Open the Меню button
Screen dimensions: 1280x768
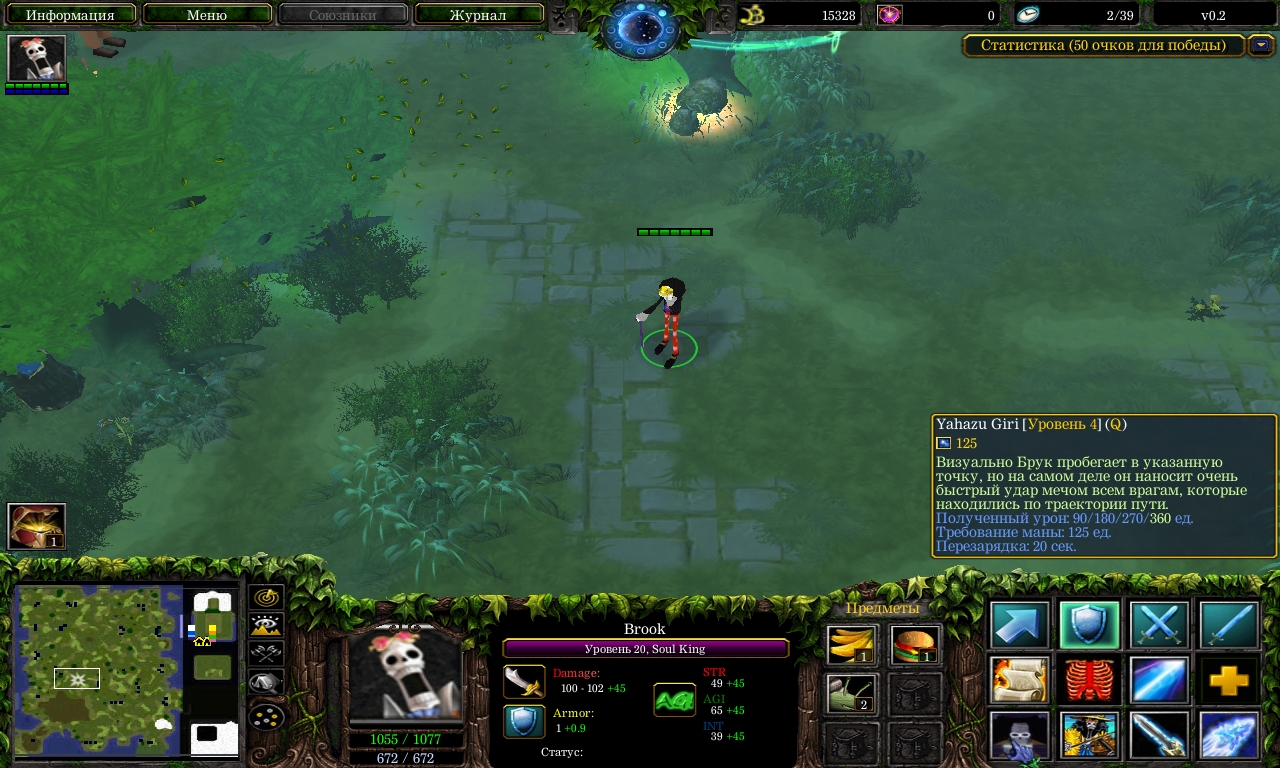(x=207, y=15)
